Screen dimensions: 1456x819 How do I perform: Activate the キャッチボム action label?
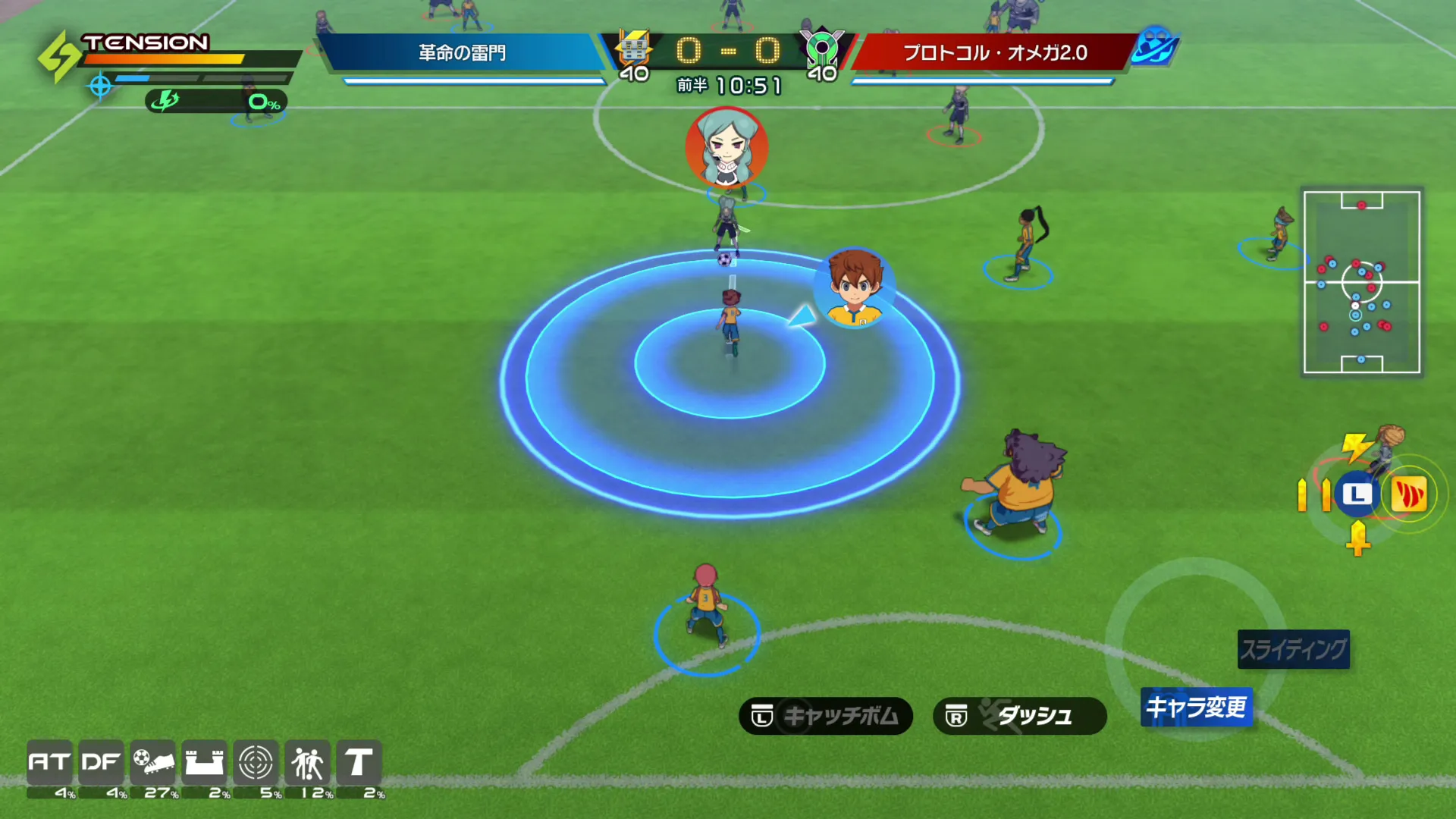825,716
